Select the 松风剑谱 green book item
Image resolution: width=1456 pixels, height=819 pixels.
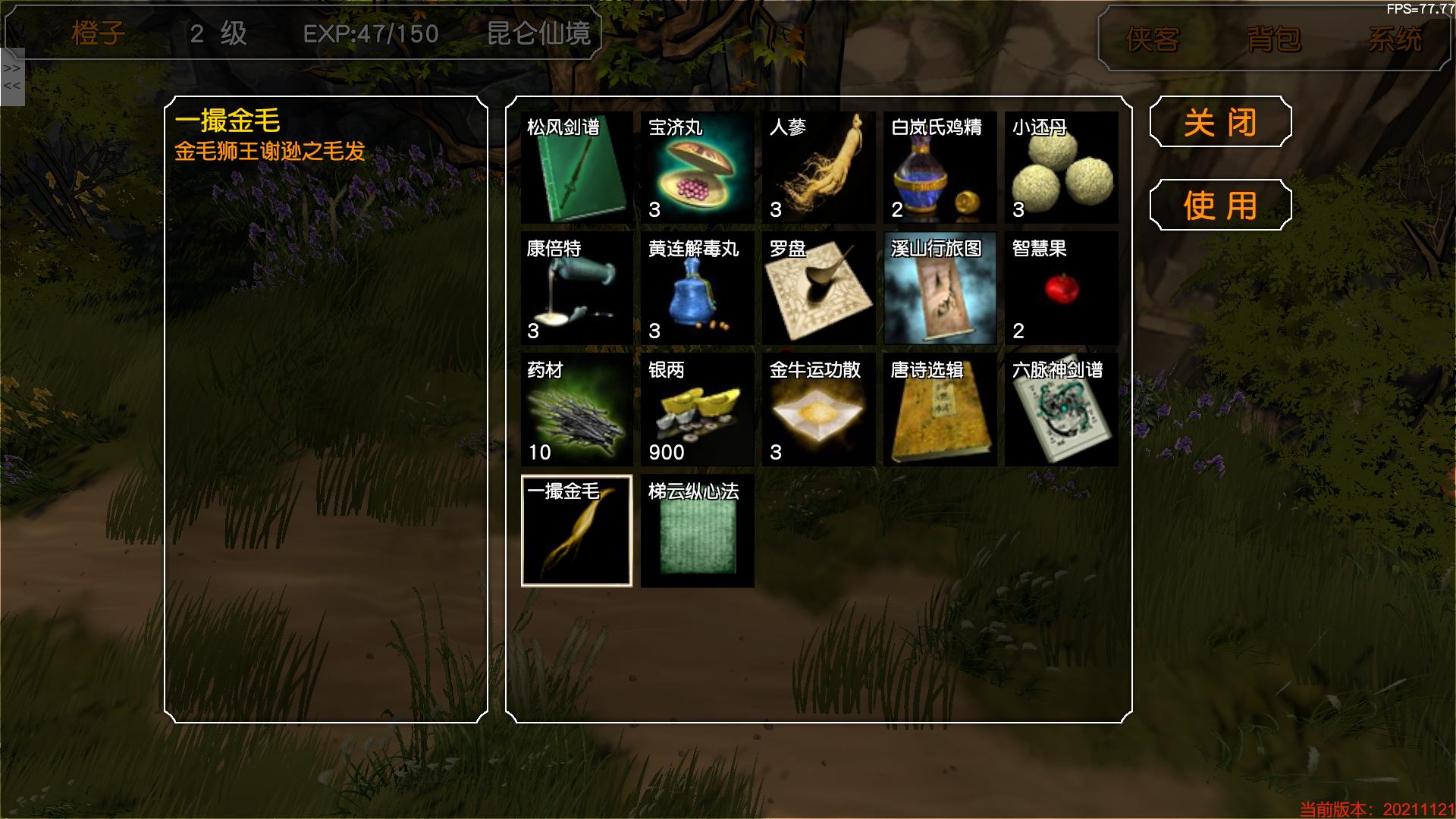576,168
